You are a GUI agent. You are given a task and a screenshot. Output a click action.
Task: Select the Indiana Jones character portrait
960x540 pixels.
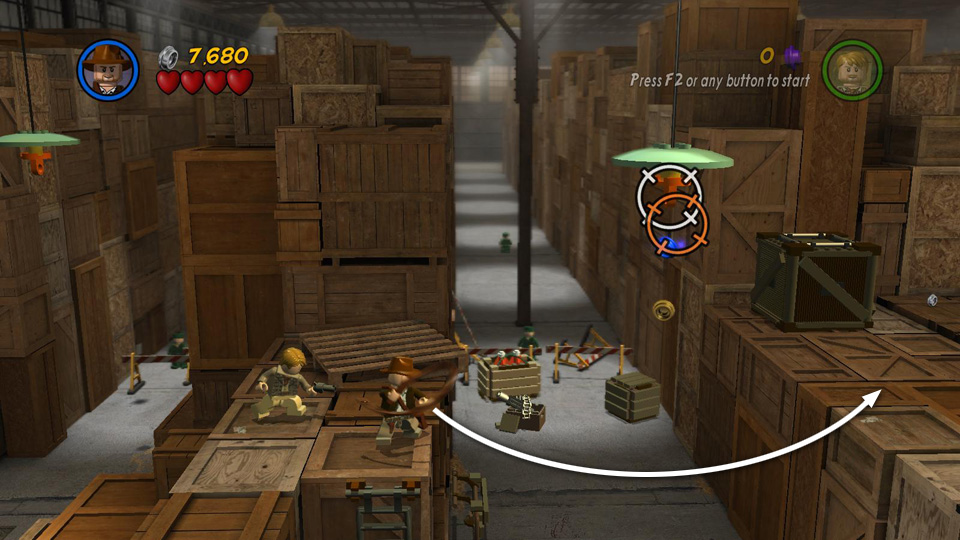[x=107, y=69]
